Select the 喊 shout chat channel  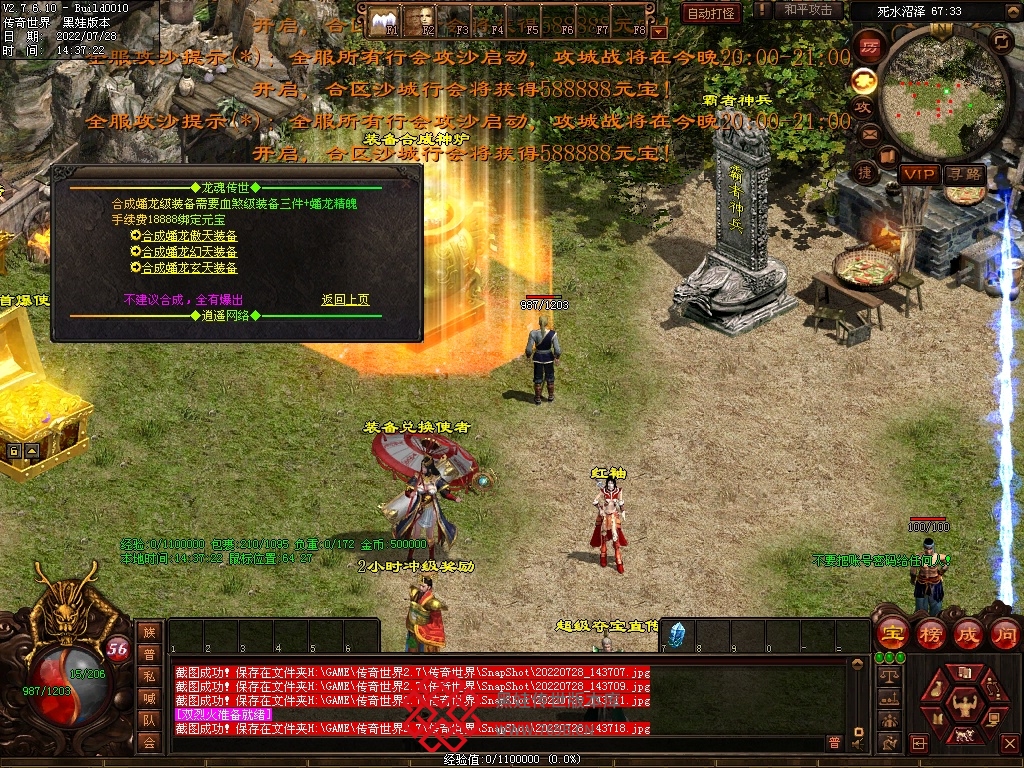pyautogui.click(x=149, y=697)
